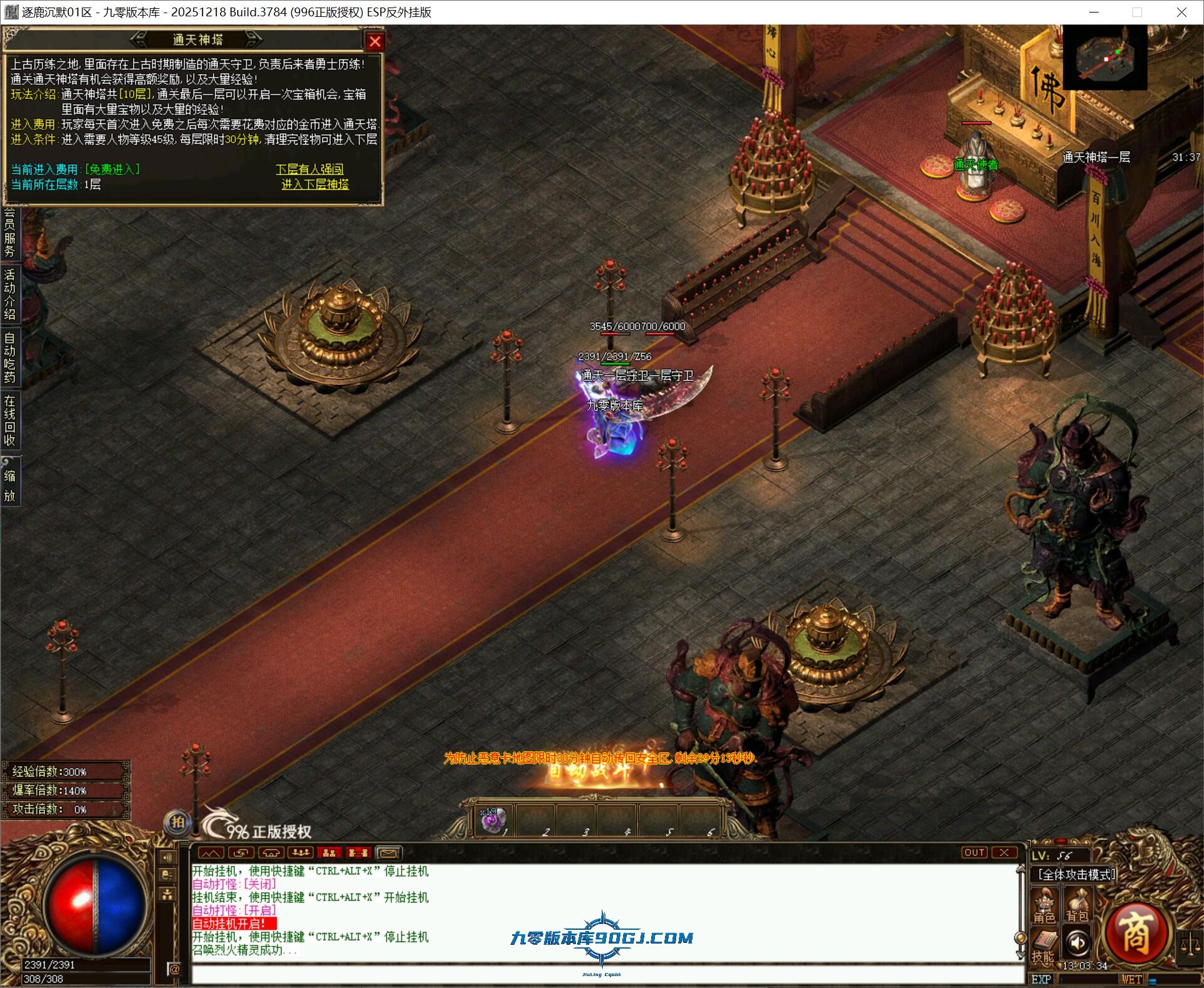This screenshot has height=988, width=1204.
Task: Select the purple item in hotbar slot 1
Action: pyautogui.click(x=493, y=820)
